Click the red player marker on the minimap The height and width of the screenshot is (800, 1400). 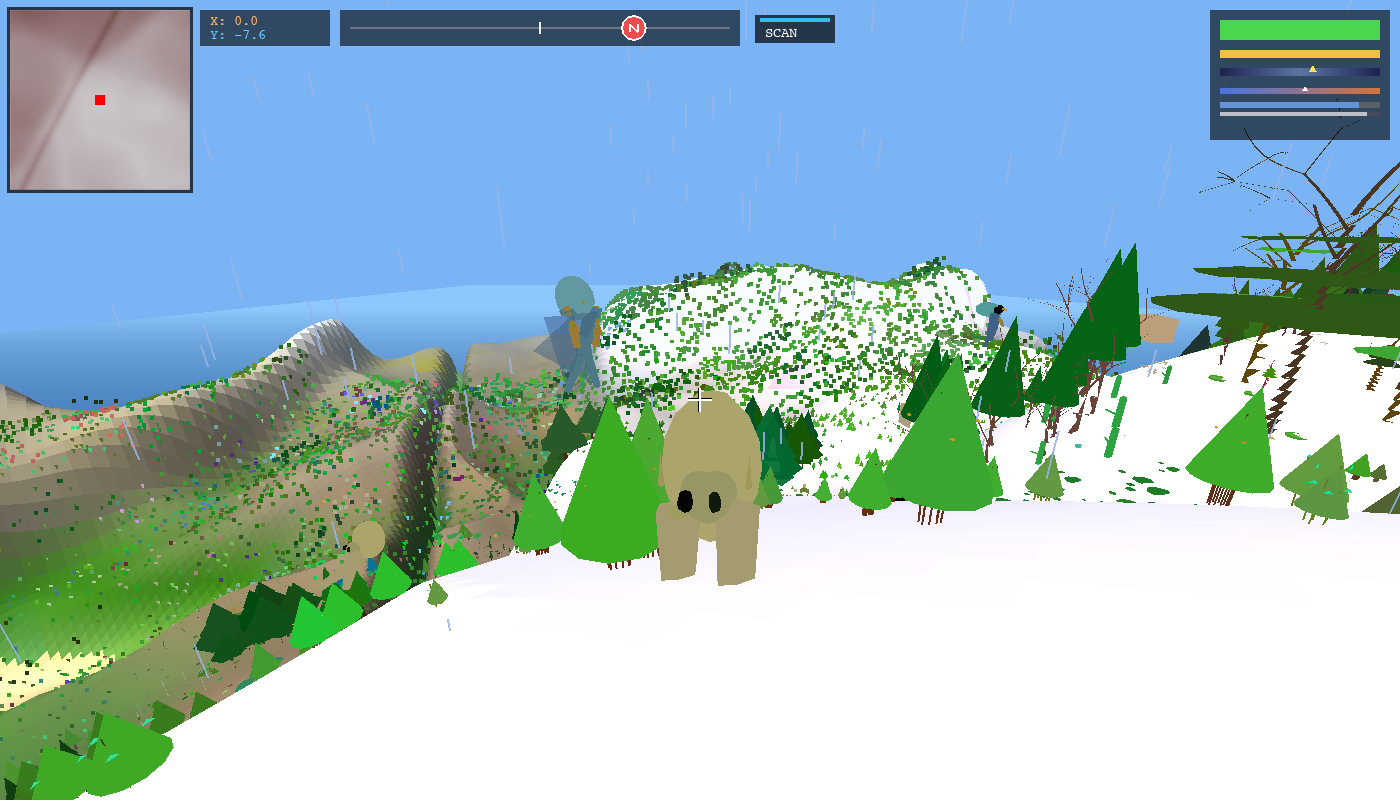[99, 99]
